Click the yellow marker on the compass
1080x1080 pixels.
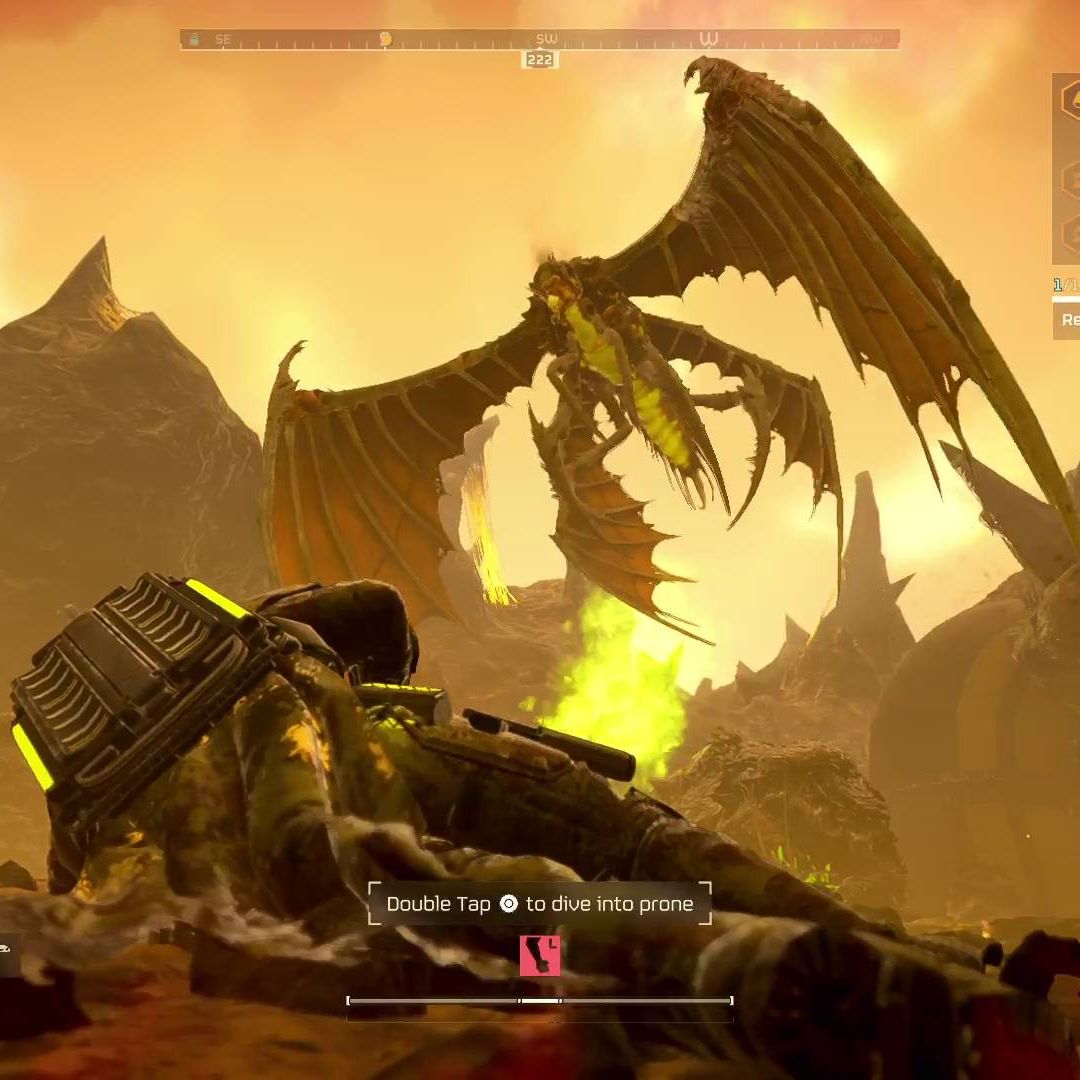[x=385, y=39]
